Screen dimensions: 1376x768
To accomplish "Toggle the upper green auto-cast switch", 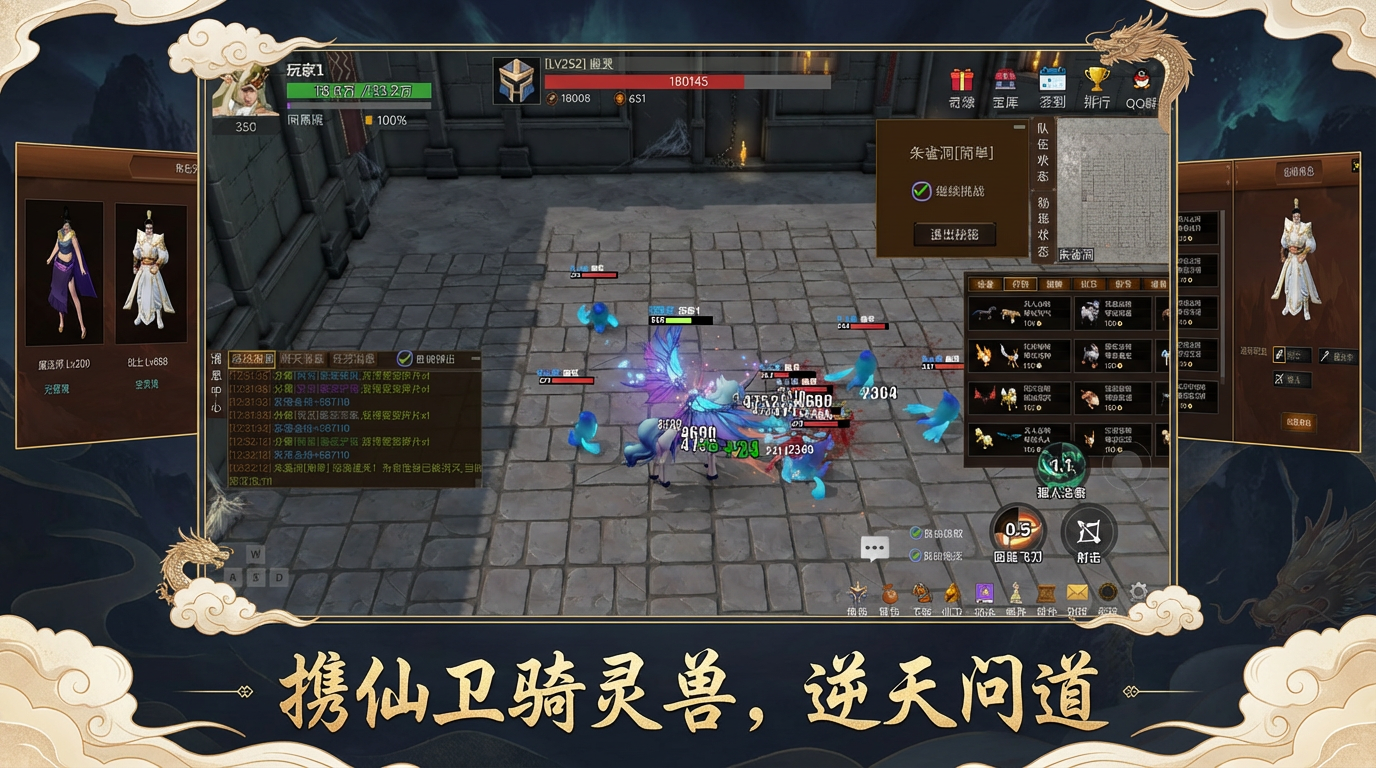I will point(915,533).
